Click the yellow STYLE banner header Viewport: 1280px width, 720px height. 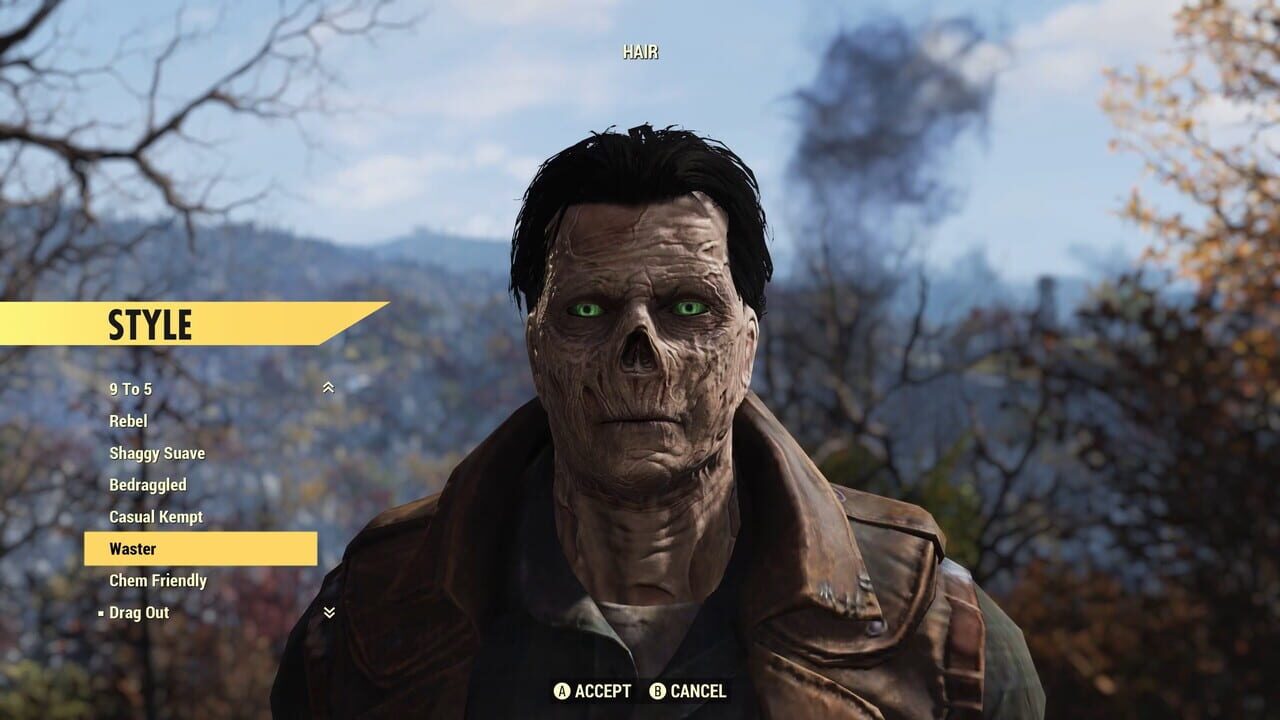pyautogui.click(x=150, y=325)
